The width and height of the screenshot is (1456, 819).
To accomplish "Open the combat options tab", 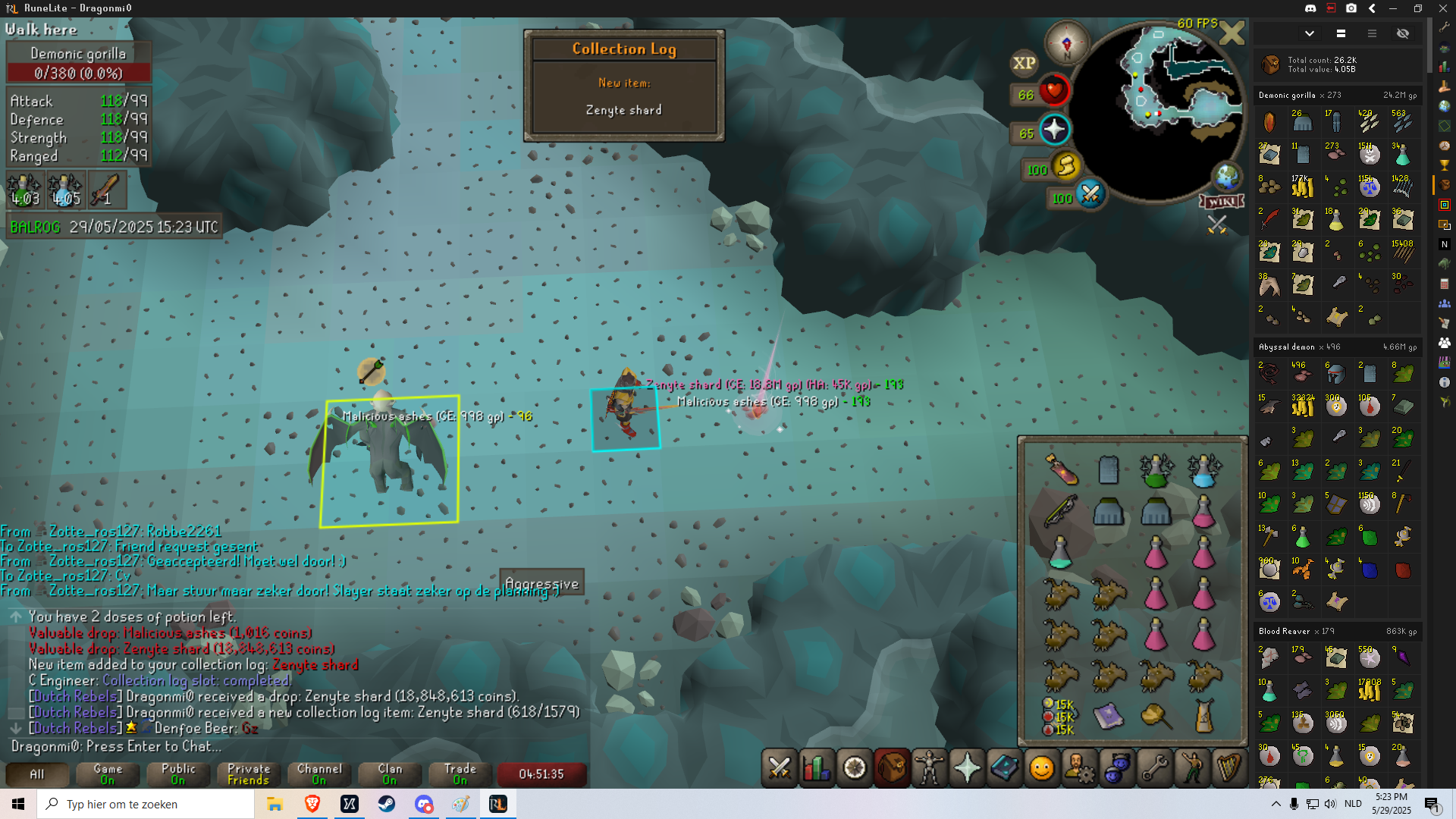I will [x=780, y=768].
